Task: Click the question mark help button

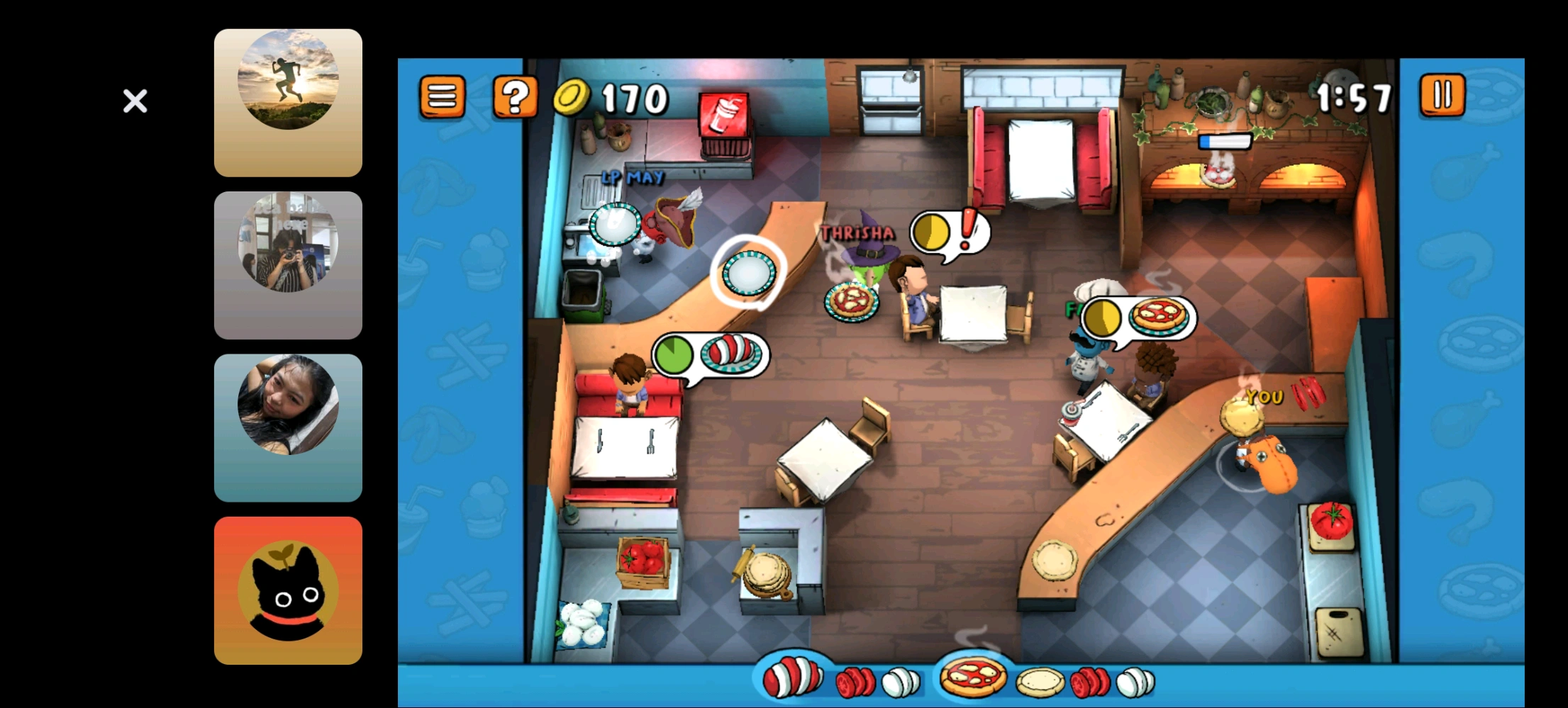Action: point(515,96)
